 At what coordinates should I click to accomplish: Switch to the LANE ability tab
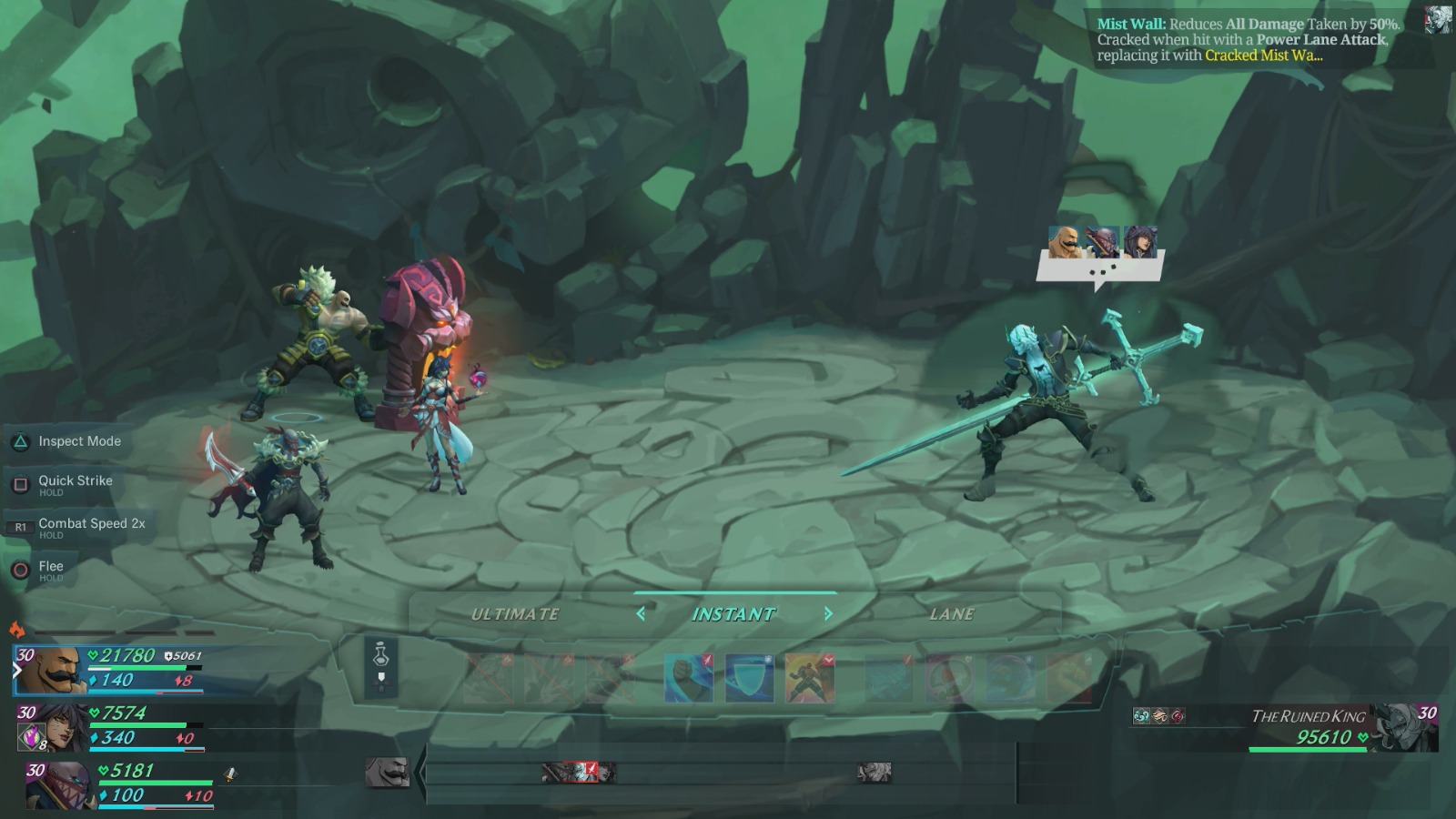(952, 613)
